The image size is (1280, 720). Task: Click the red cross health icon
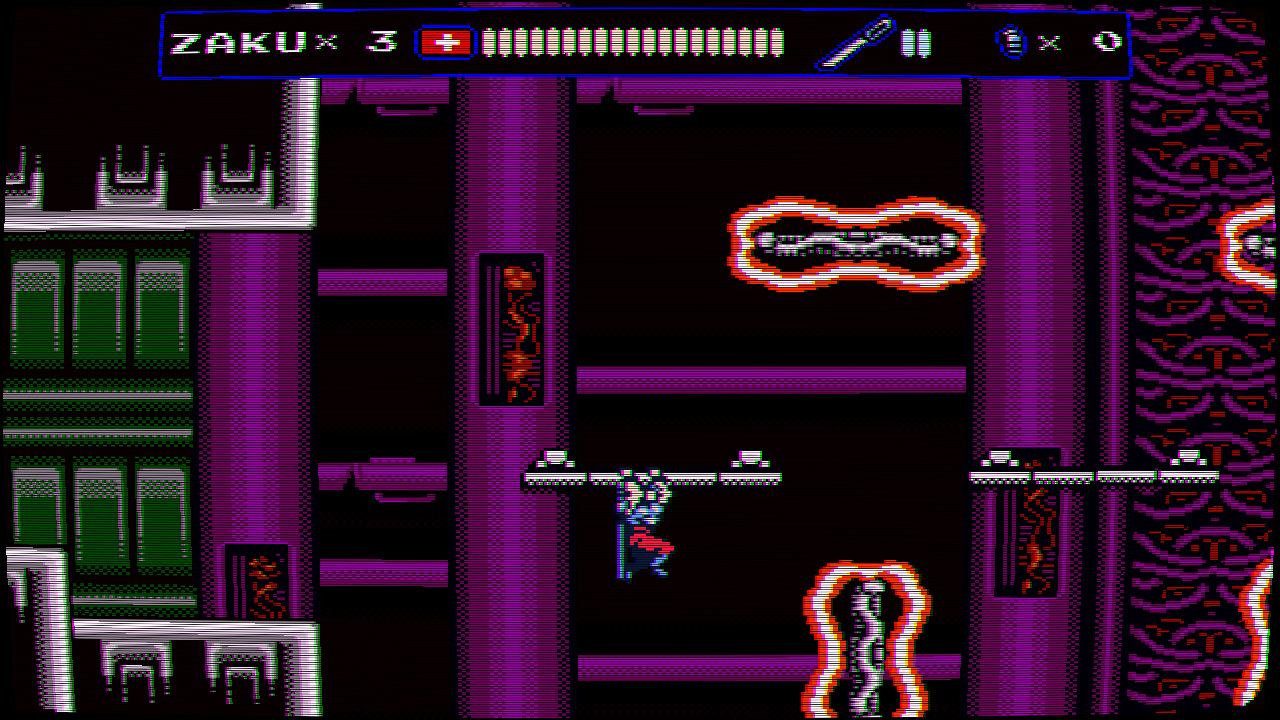coord(444,43)
